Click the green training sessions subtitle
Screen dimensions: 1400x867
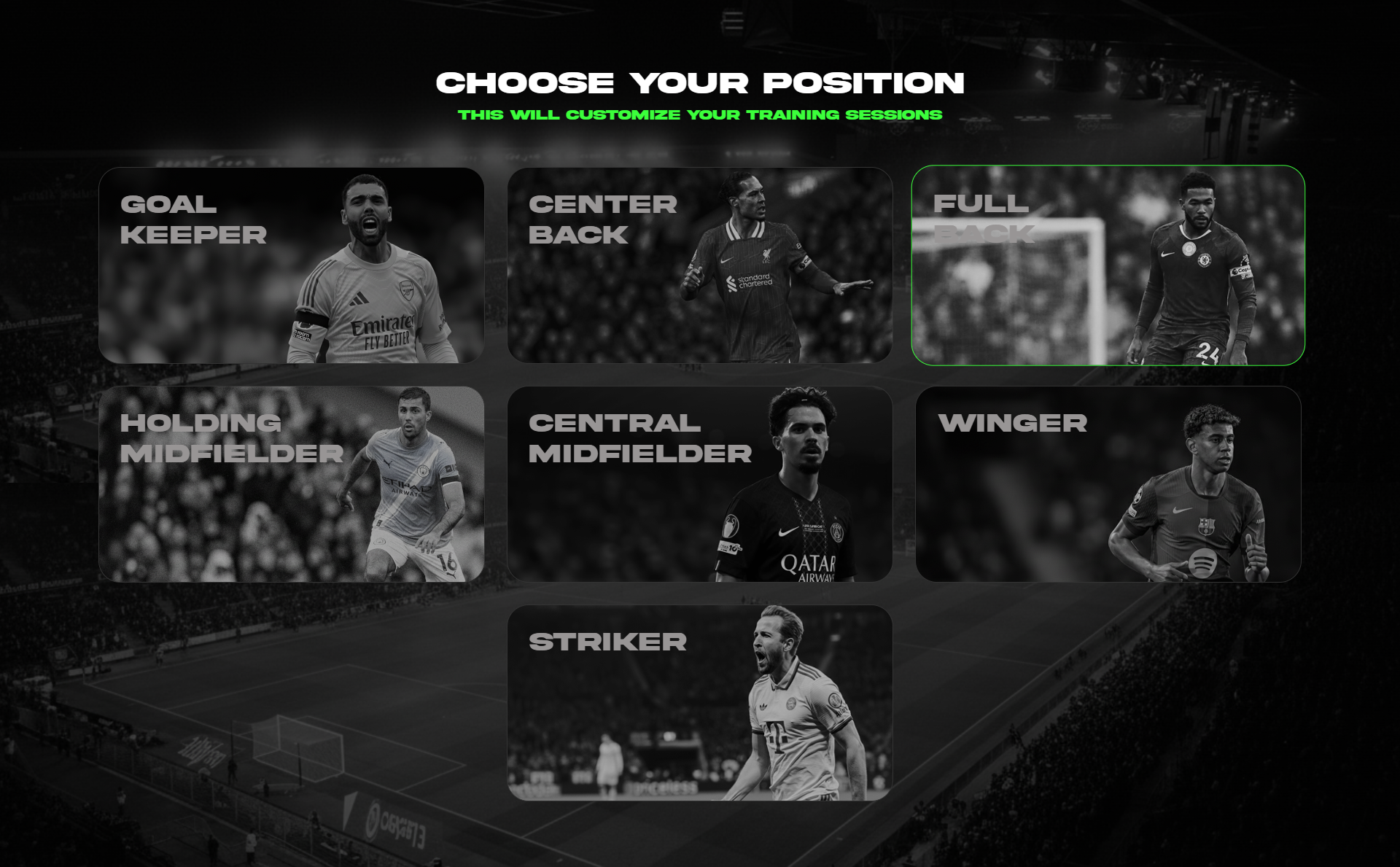700,114
